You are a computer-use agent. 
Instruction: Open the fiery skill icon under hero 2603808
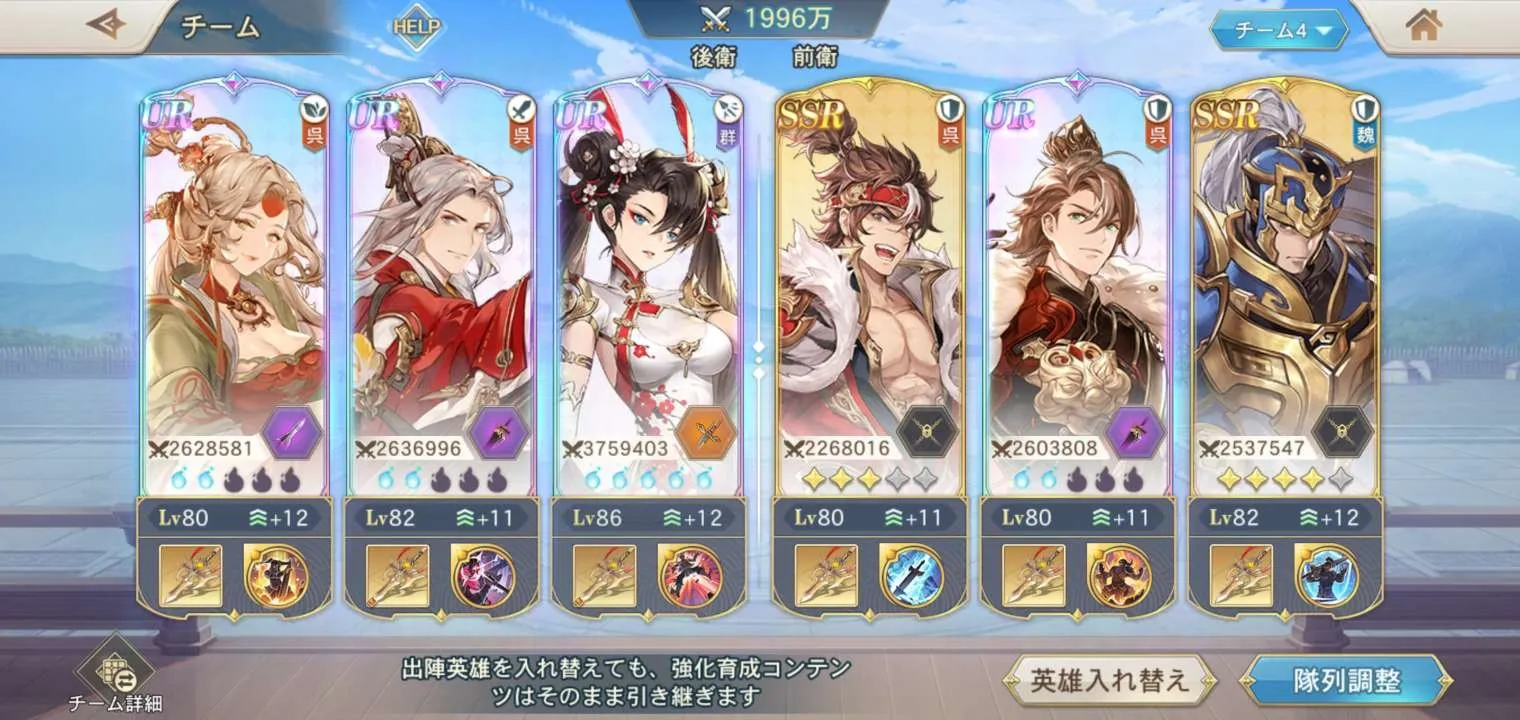pyautogui.click(x=1119, y=576)
